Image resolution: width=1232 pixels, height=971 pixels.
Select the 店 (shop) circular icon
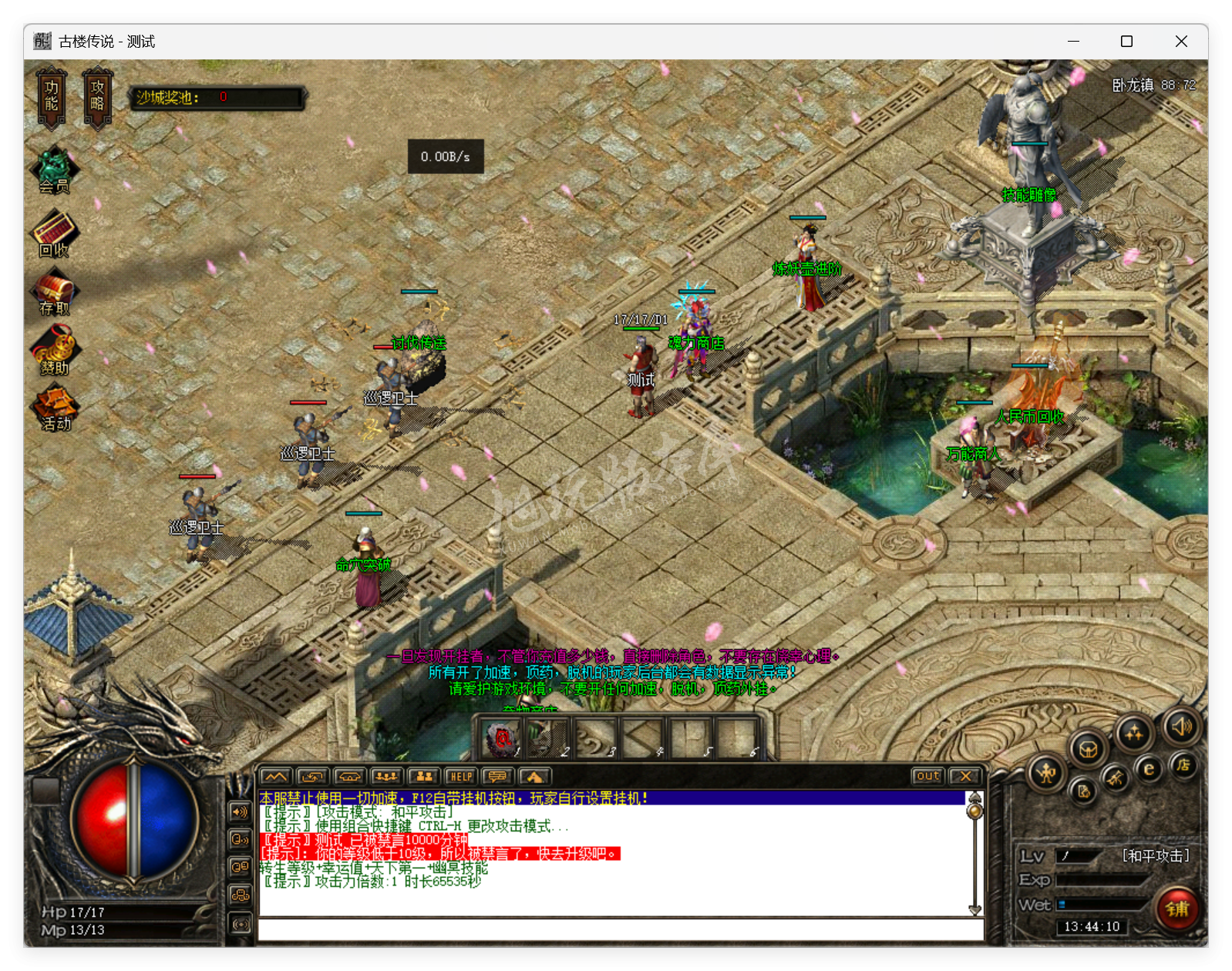(x=1184, y=765)
